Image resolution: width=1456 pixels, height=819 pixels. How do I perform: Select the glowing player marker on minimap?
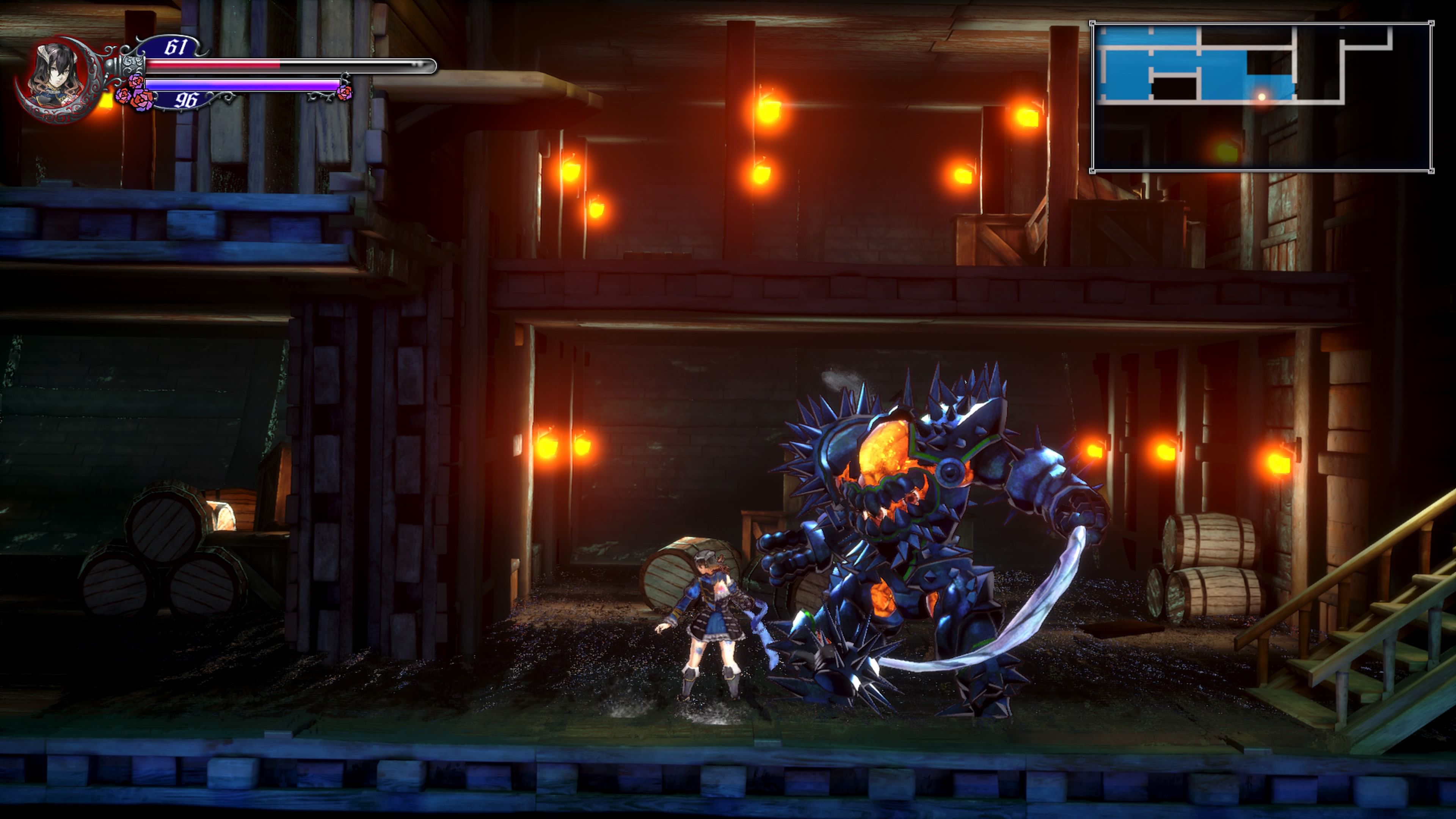click(1261, 97)
